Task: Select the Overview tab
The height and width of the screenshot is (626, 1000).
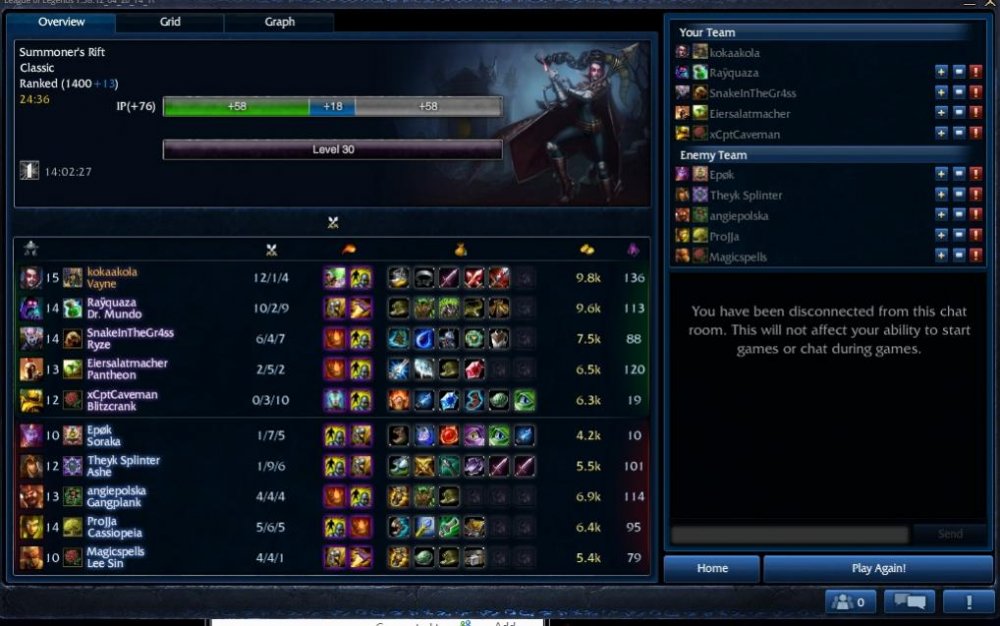Action: coord(62,21)
